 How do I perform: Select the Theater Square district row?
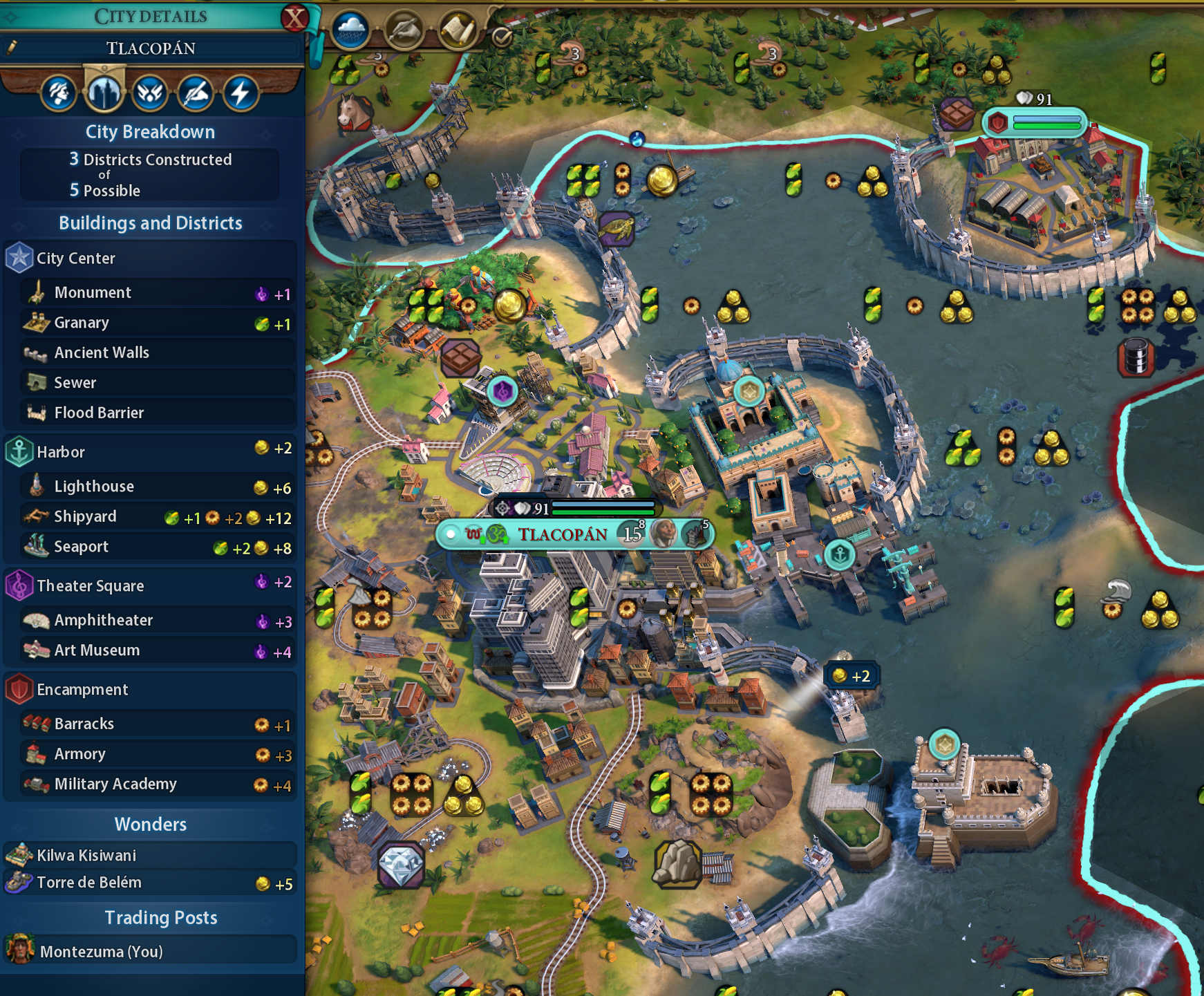point(149,585)
